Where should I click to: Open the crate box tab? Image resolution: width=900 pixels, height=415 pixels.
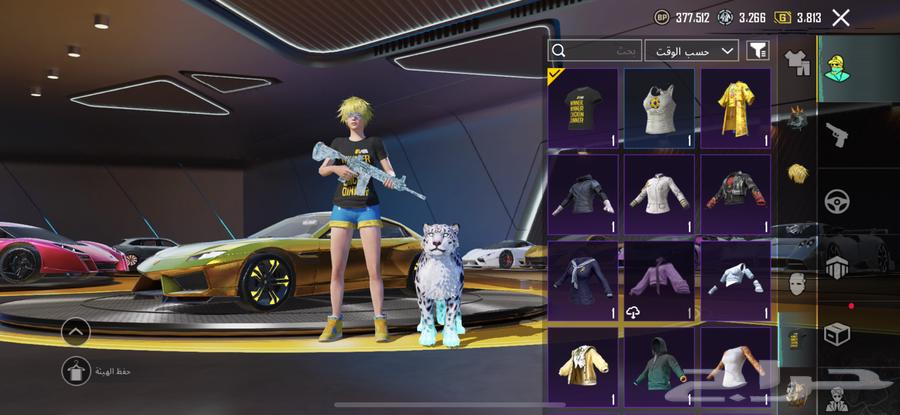point(836,334)
